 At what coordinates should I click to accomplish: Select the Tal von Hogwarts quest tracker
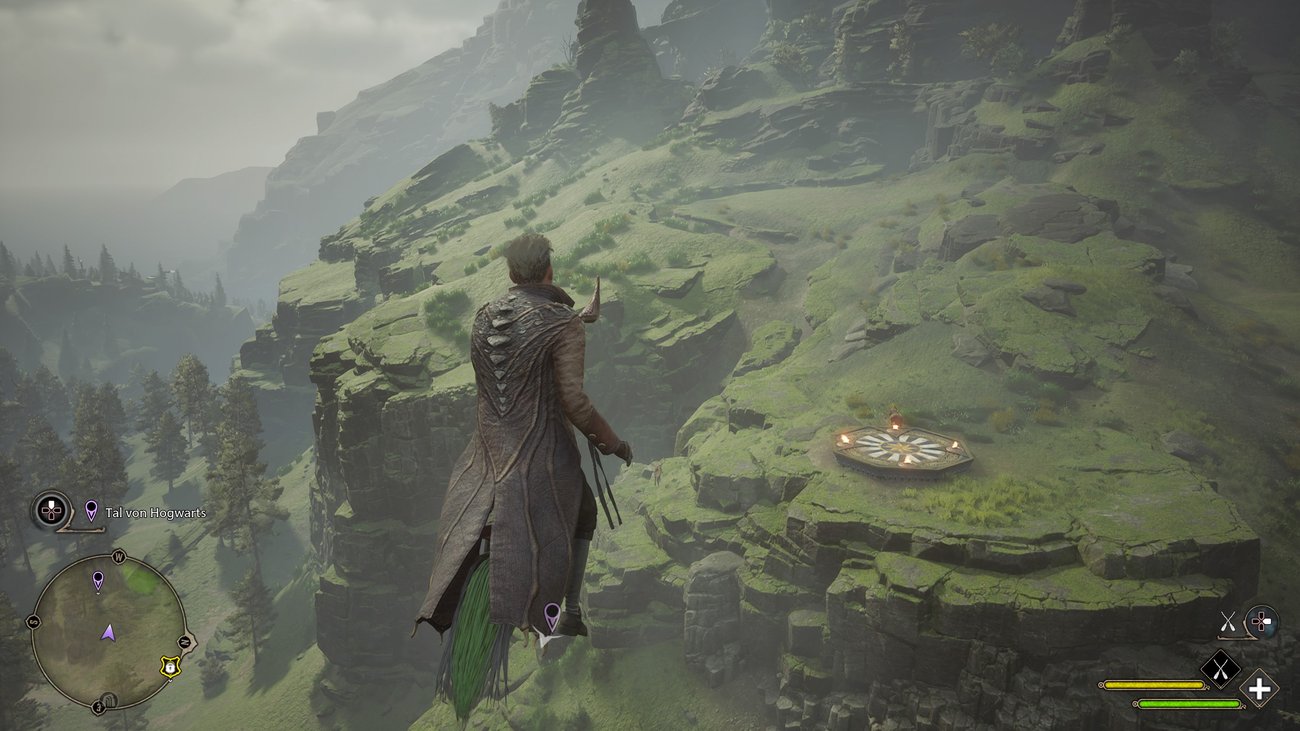(145, 513)
